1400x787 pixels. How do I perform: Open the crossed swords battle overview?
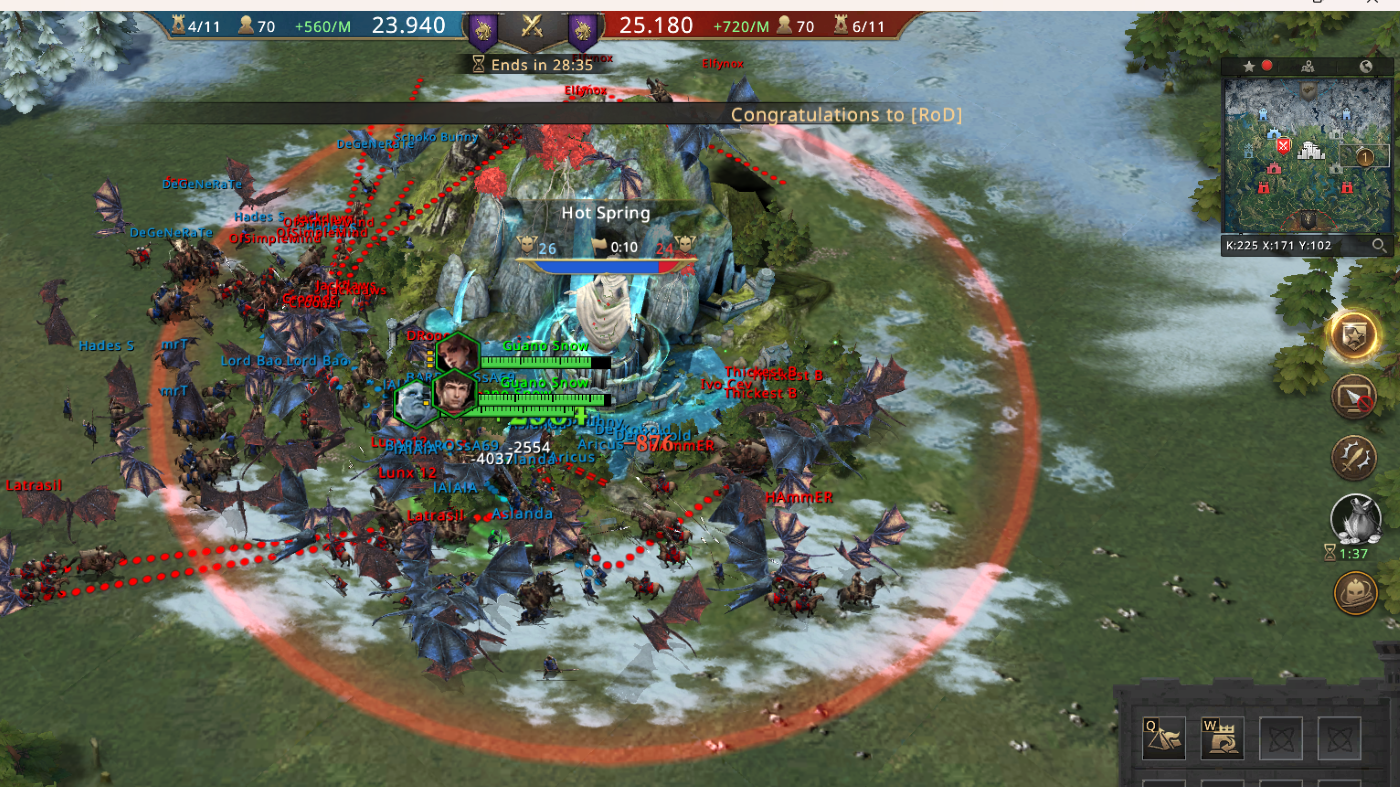click(532, 29)
